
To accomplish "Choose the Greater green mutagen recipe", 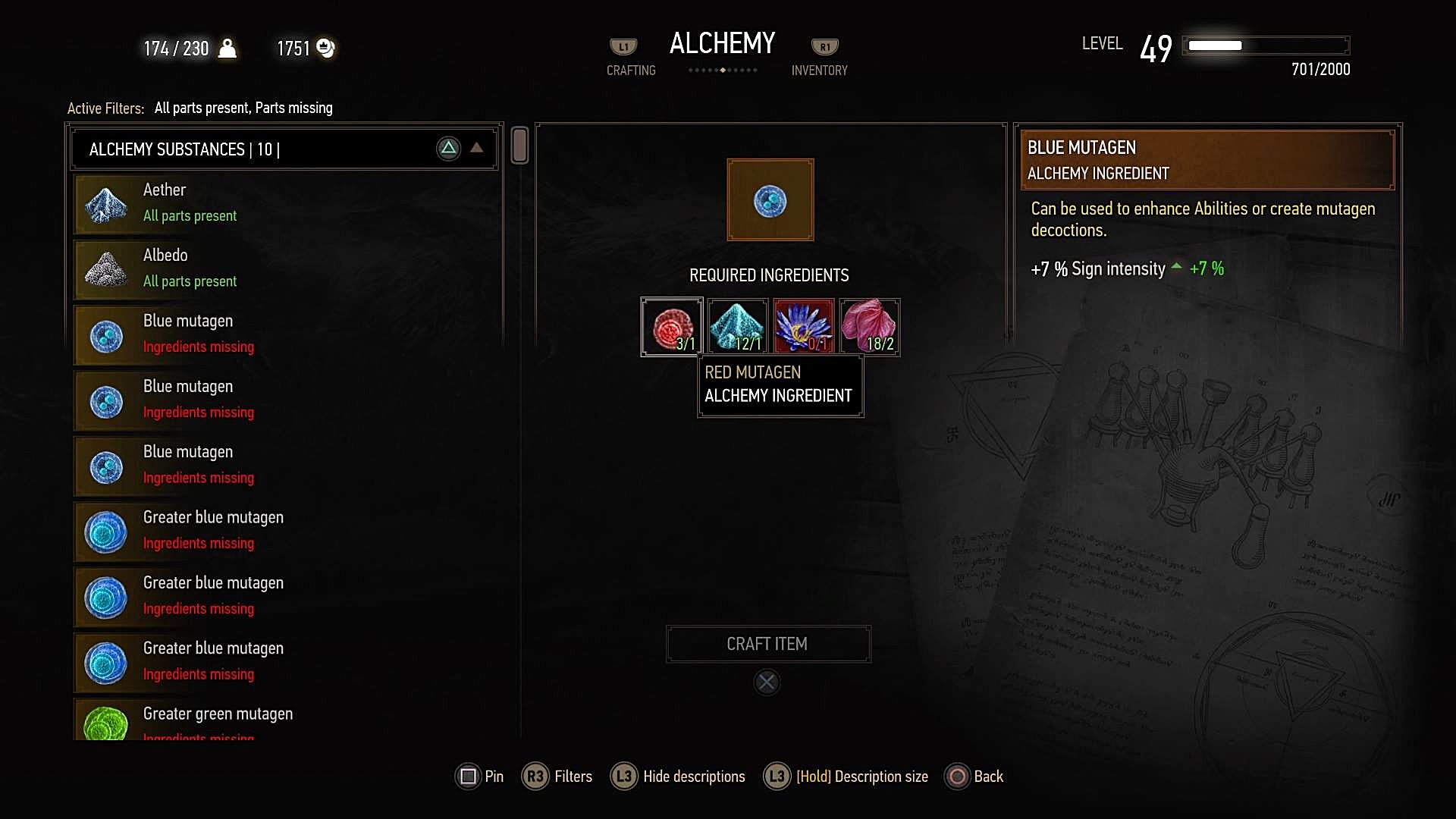I will pos(285,720).
